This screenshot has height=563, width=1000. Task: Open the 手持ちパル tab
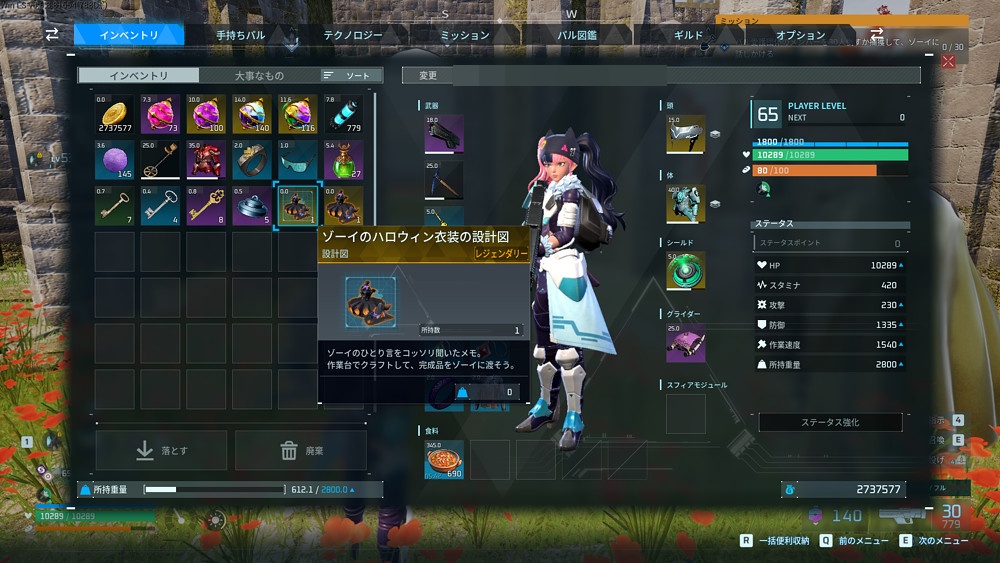241,35
